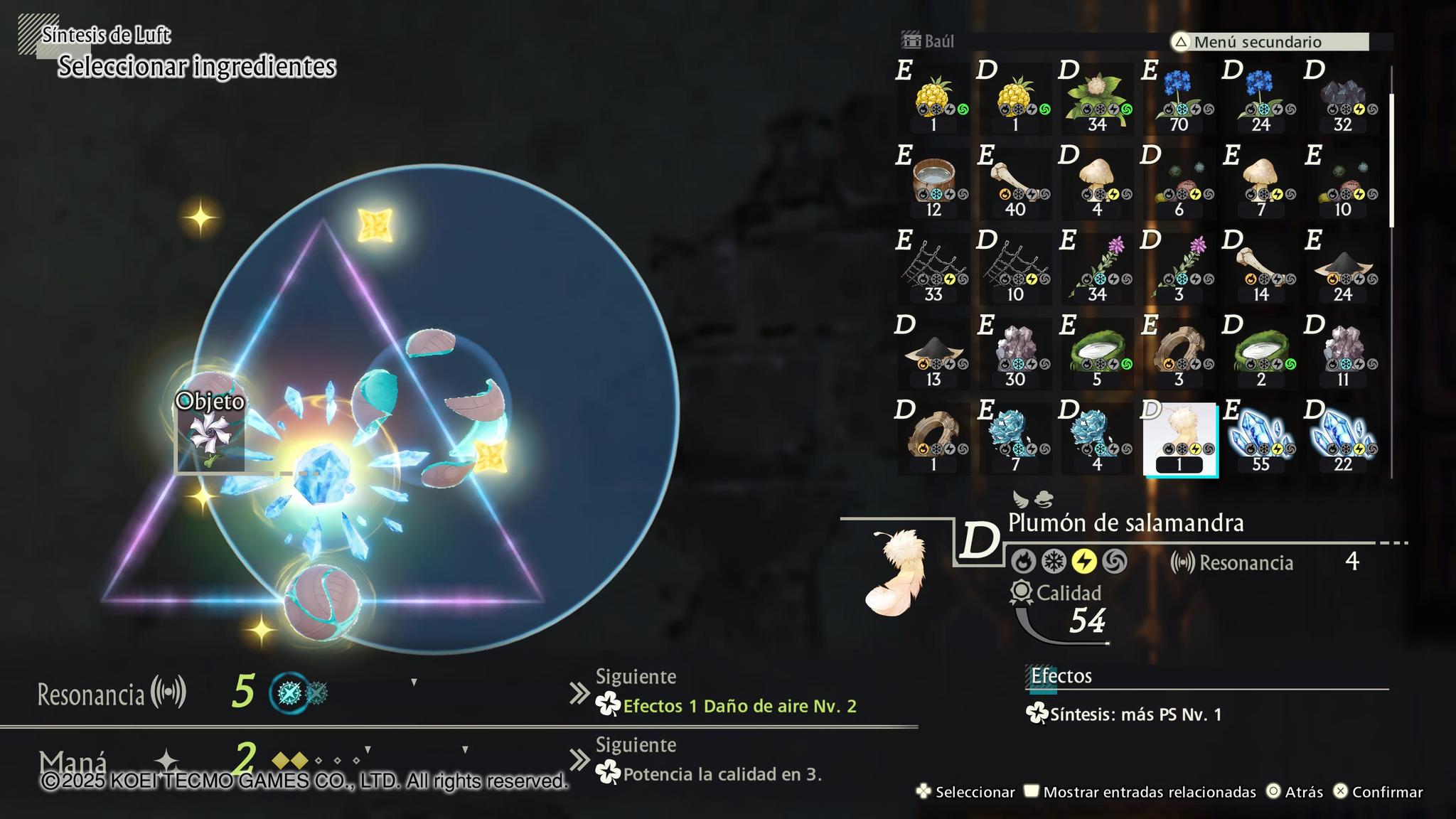The image size is (1456, 819).
Task: Select the grade D blue crystal stack of 22
Action: (x=1342, y=439)
